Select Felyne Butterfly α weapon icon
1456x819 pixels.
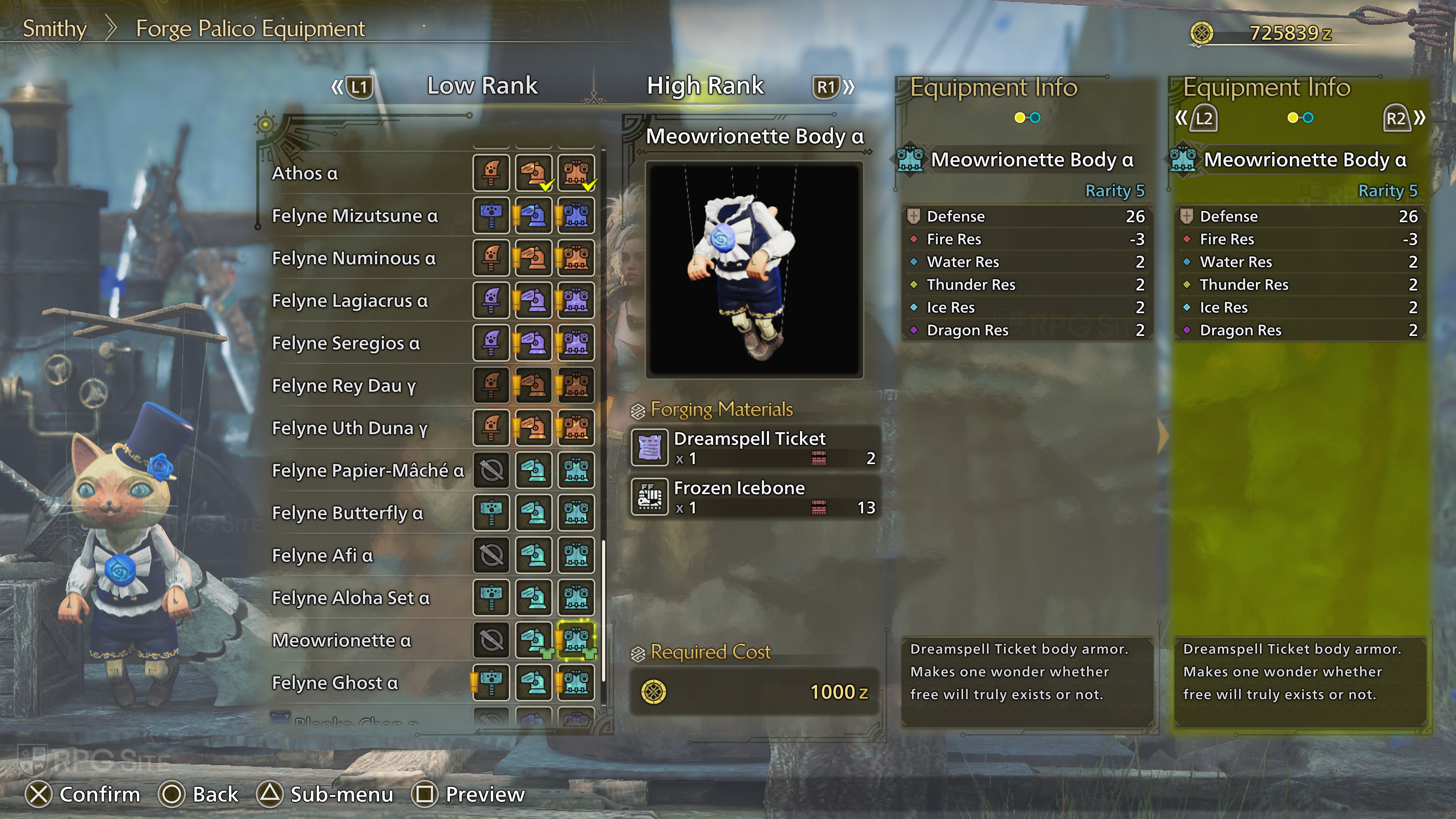coord(491,513)
